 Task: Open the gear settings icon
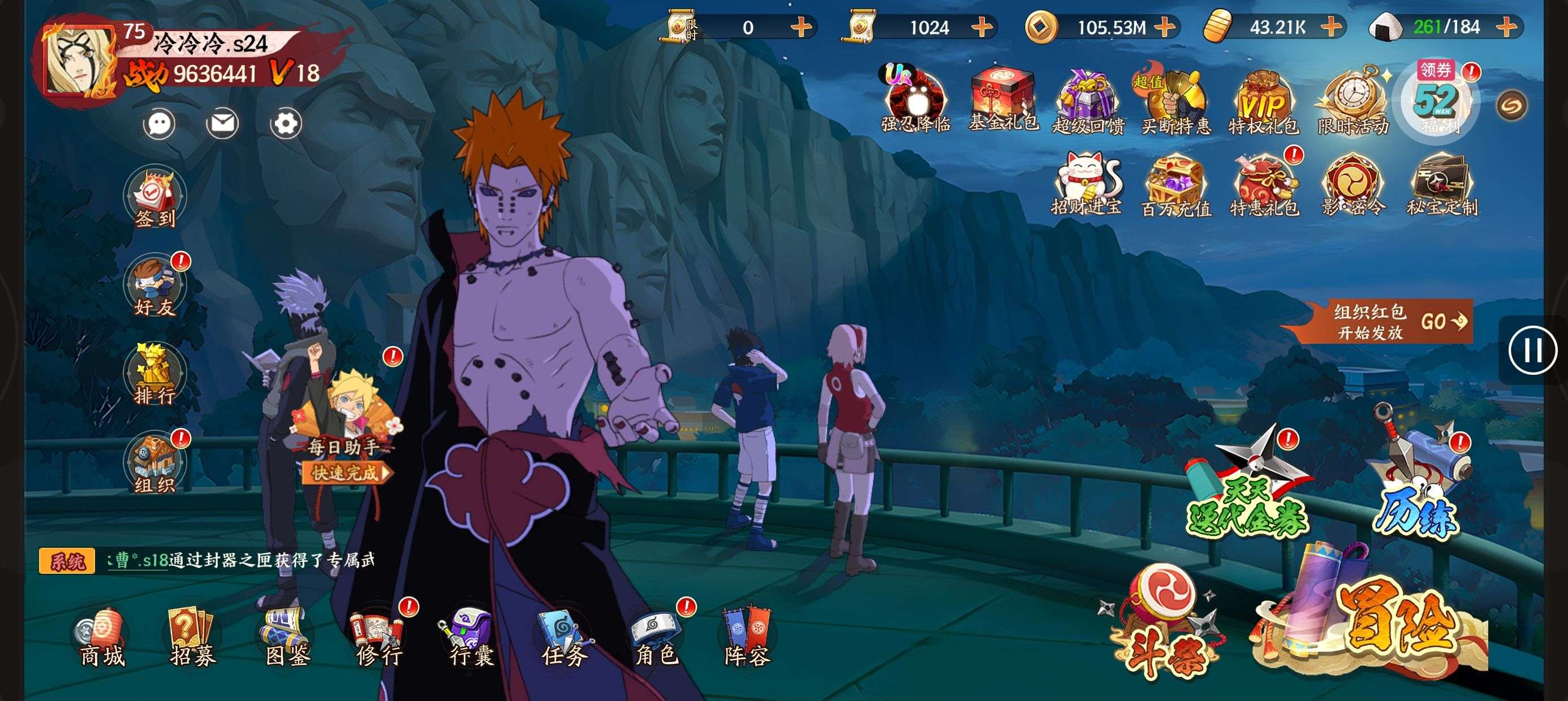tap(286, 124)
